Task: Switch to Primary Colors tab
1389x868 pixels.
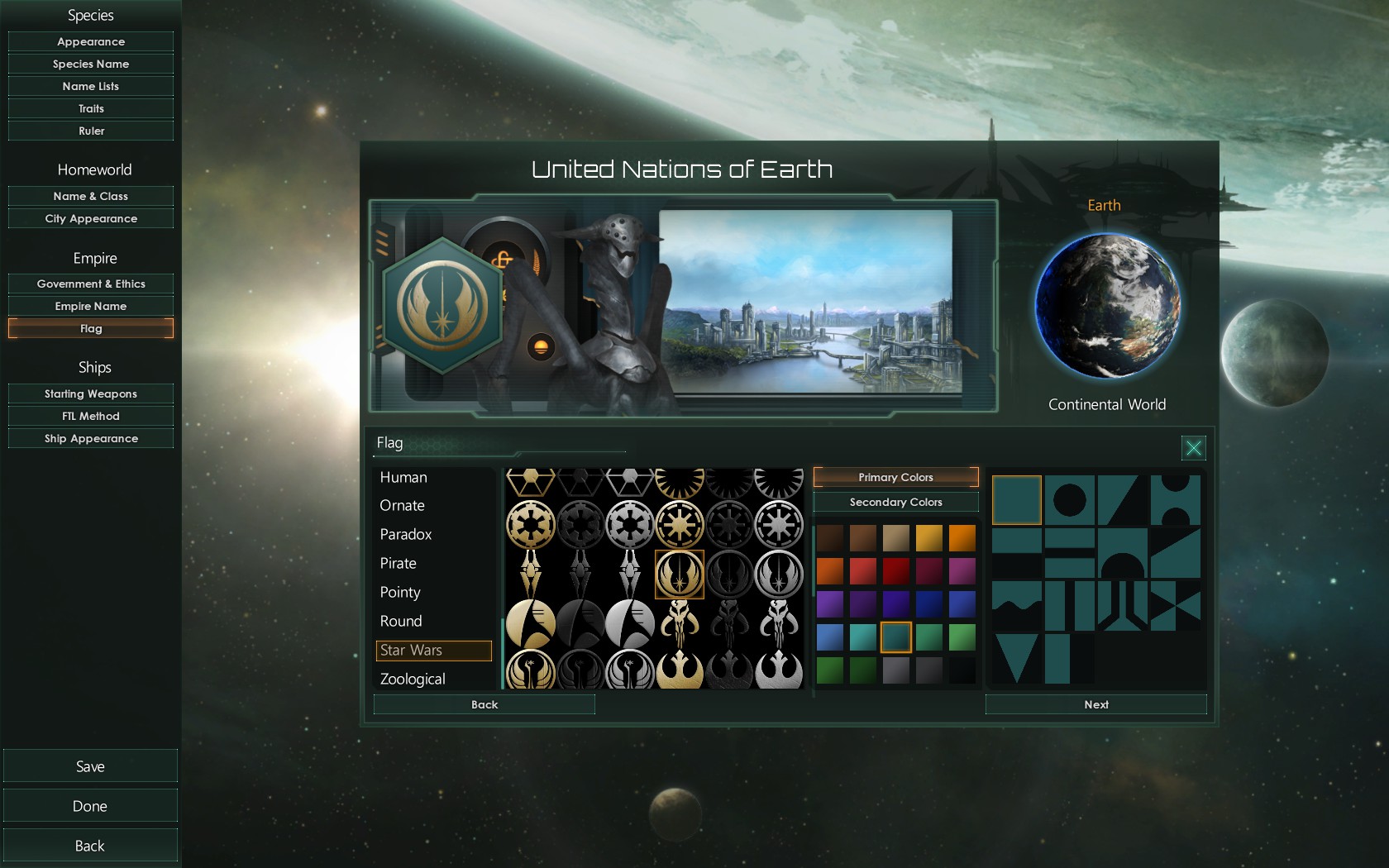Action: (x=895, y=477)
